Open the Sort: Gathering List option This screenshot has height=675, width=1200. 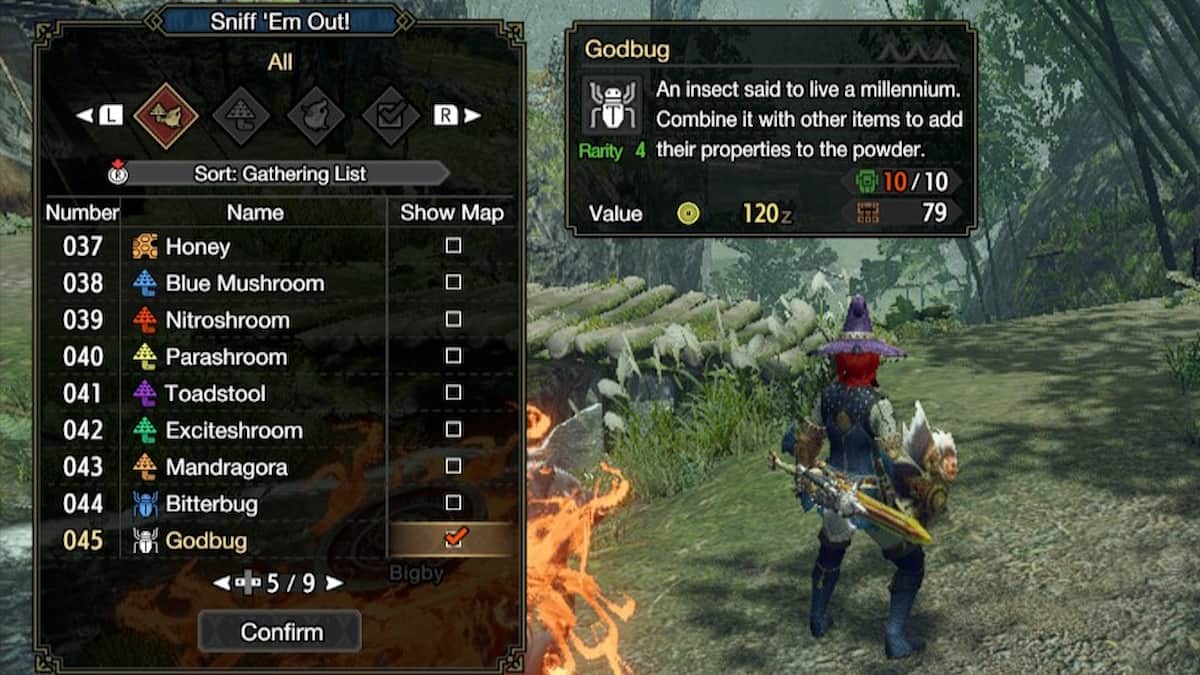280,174
